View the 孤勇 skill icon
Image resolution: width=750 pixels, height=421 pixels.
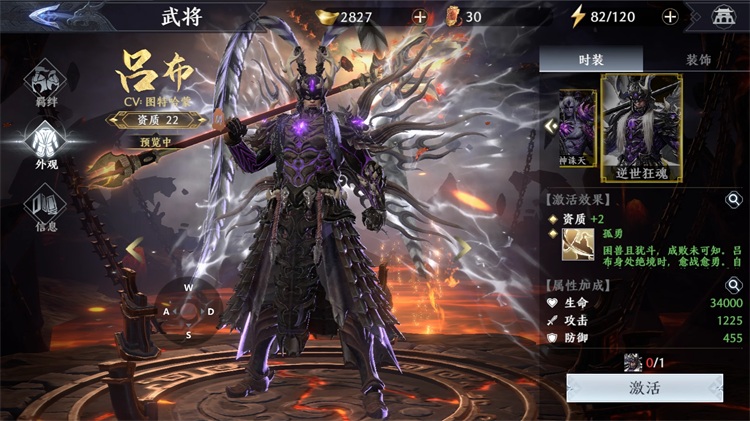point(574,245)
